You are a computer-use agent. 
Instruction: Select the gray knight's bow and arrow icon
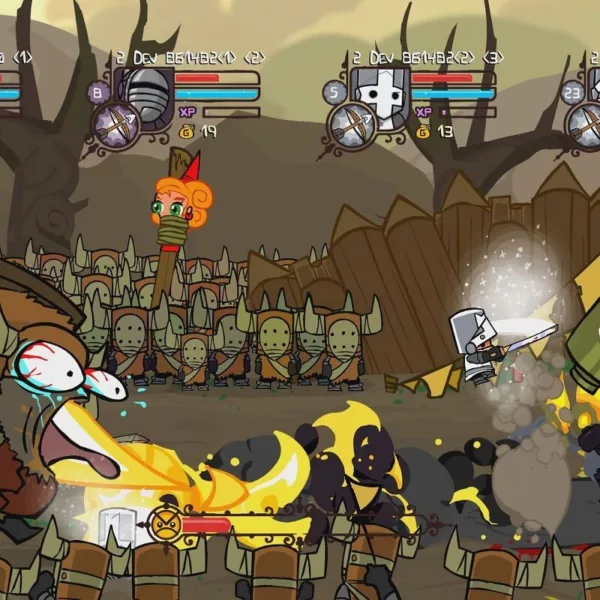point(351,123)
